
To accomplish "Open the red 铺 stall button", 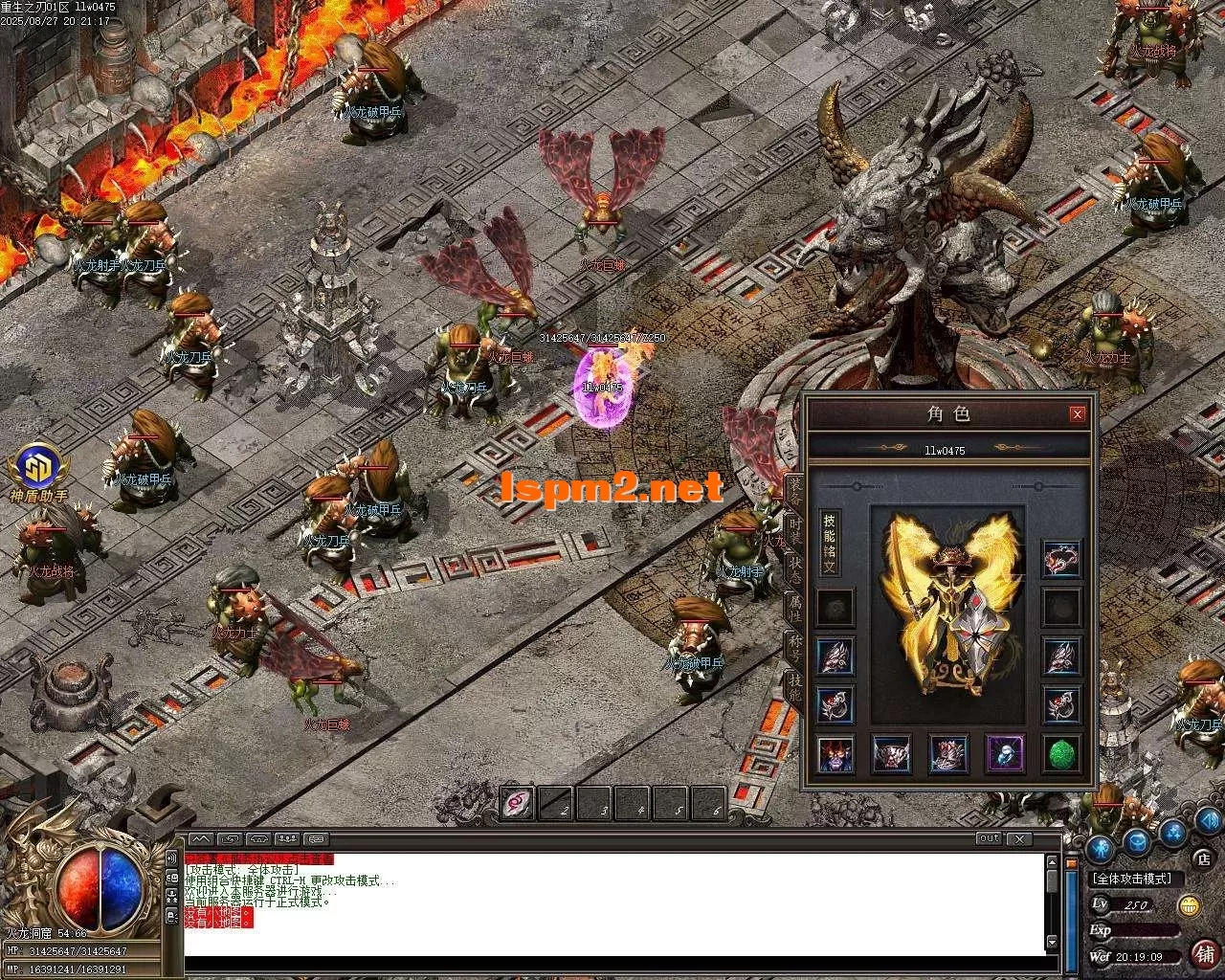I will pos(1204,953).
